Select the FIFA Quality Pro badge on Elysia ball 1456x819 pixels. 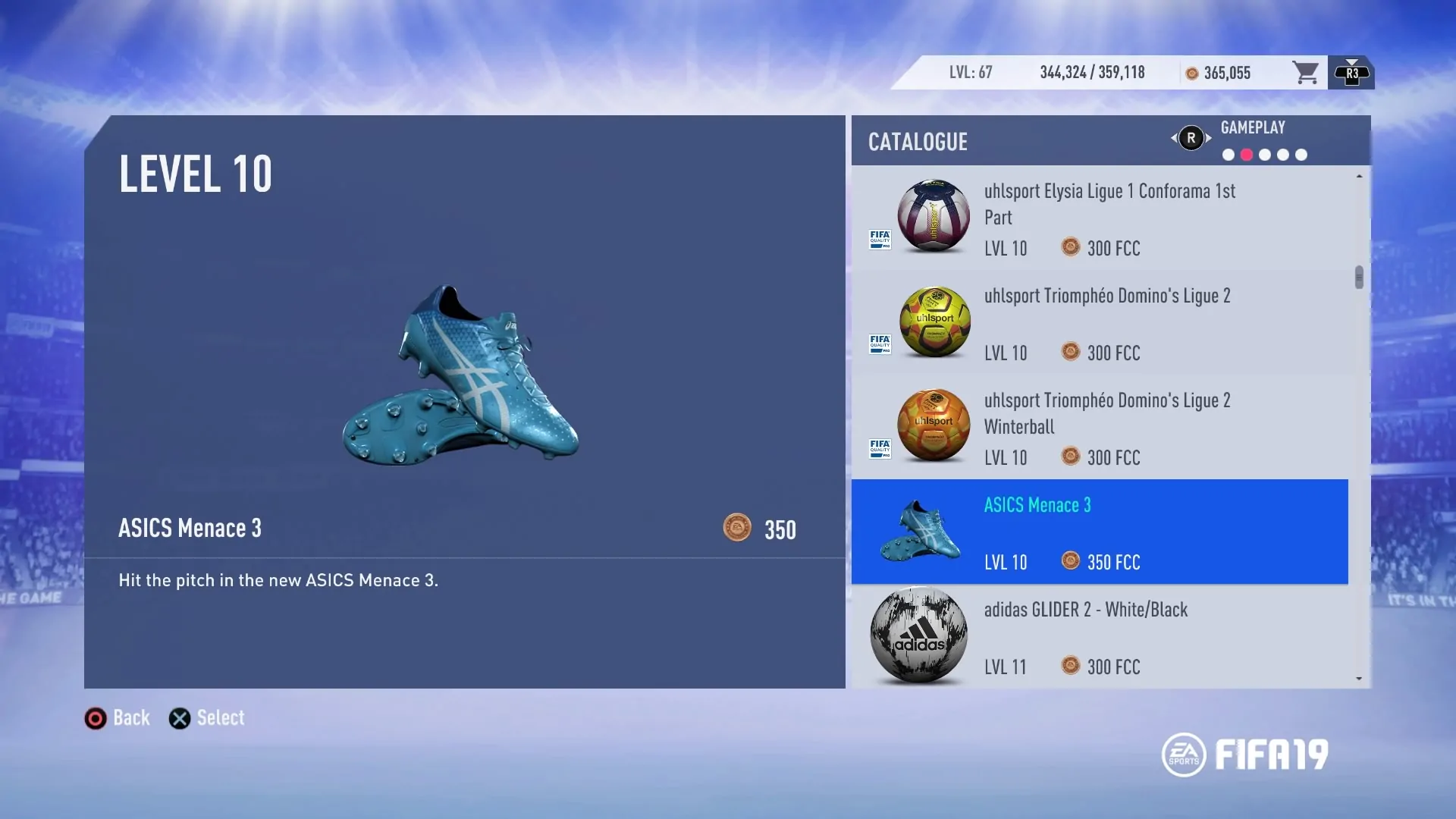coord(880,240)
